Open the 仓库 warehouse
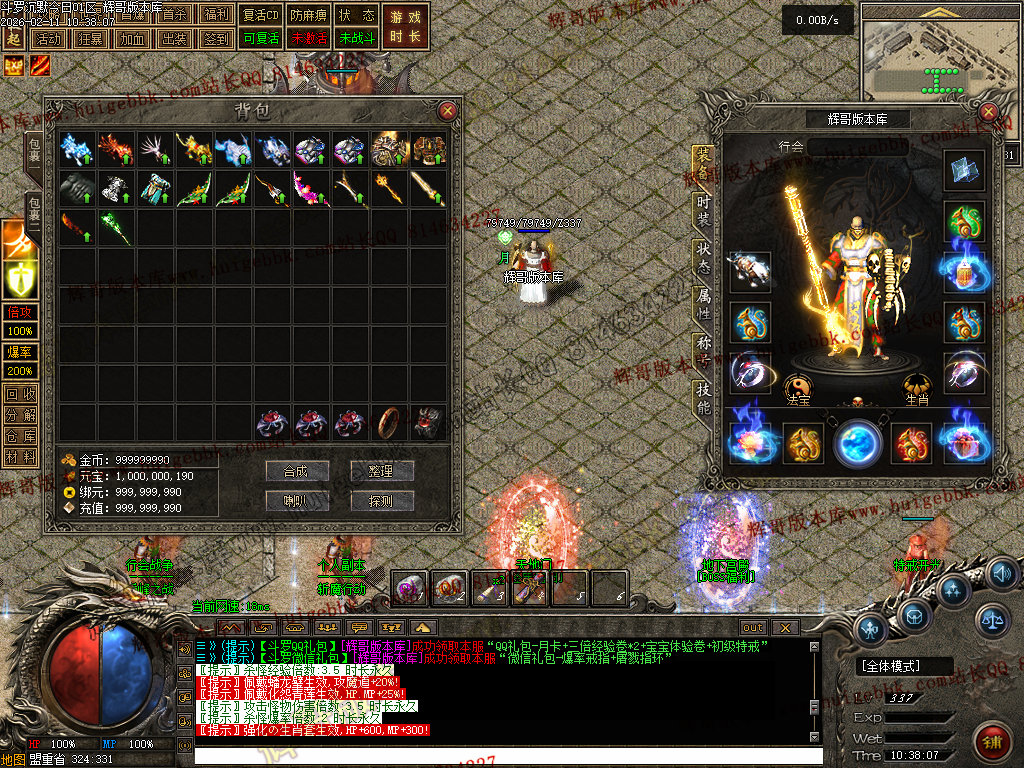1024x768 pixels. pos(20,436)
